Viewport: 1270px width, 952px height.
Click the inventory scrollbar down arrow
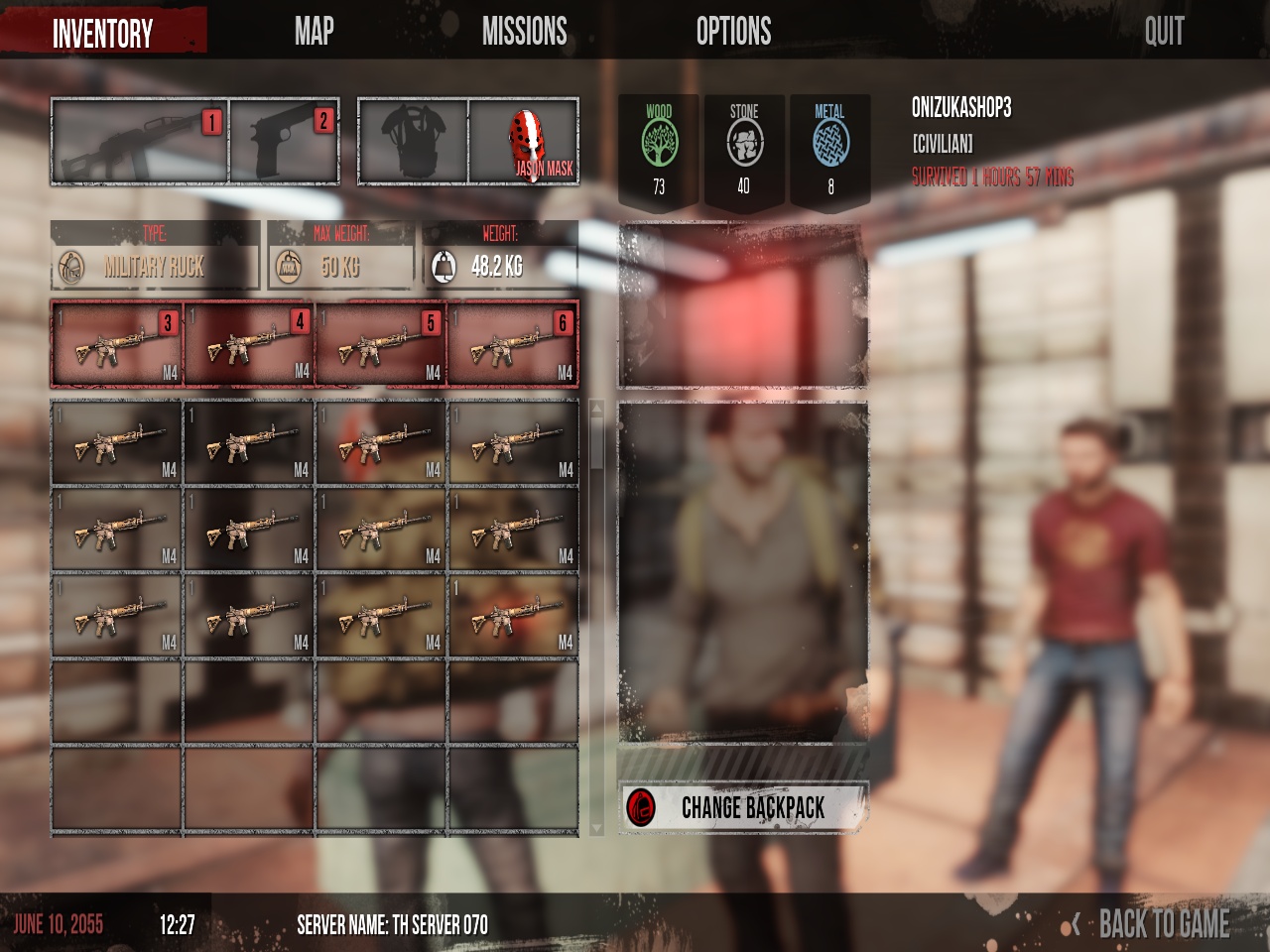(596, 827)
